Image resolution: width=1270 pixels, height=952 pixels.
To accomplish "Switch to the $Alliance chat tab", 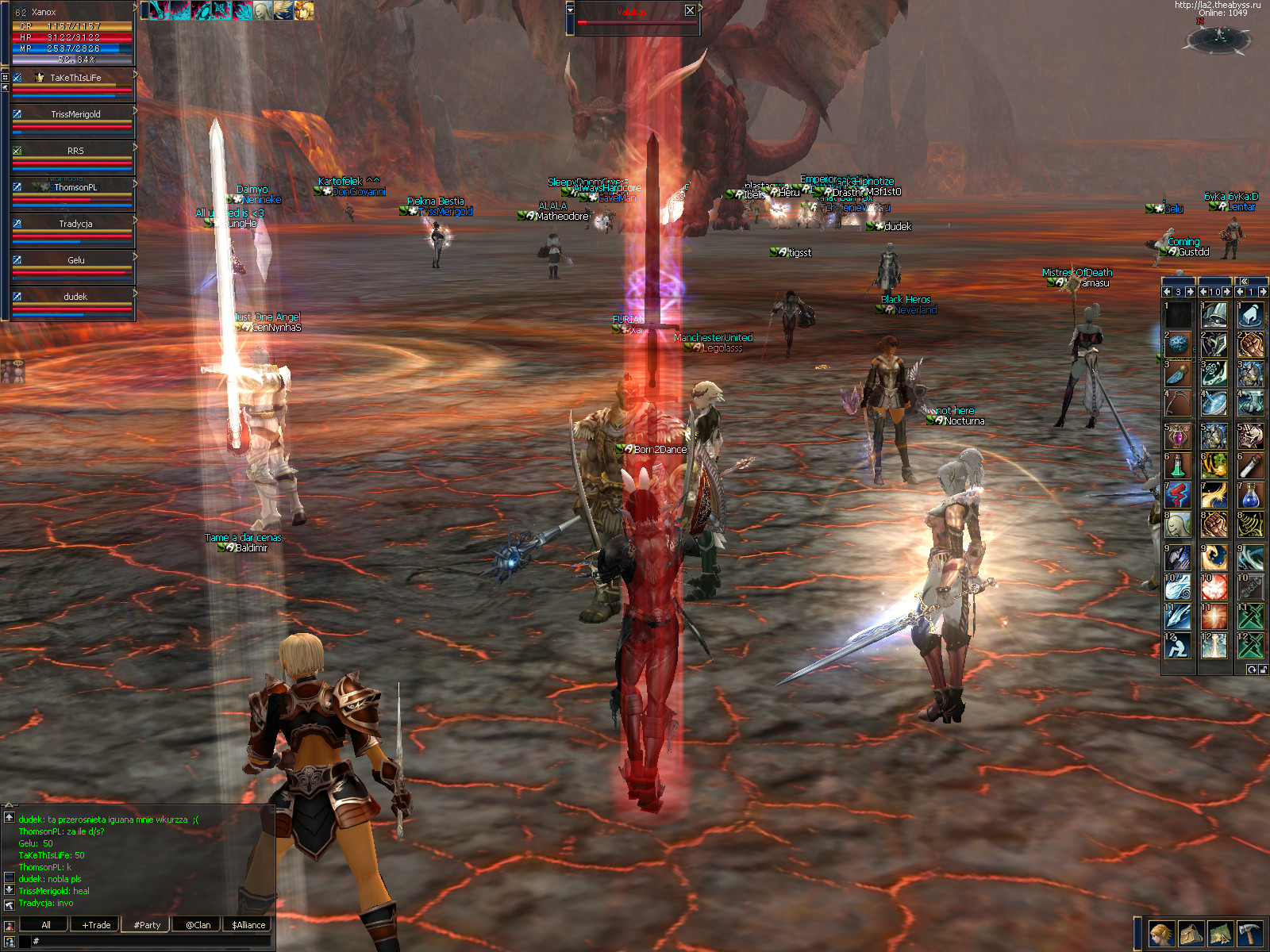I will pyautogui.click(x=248, y=925).
